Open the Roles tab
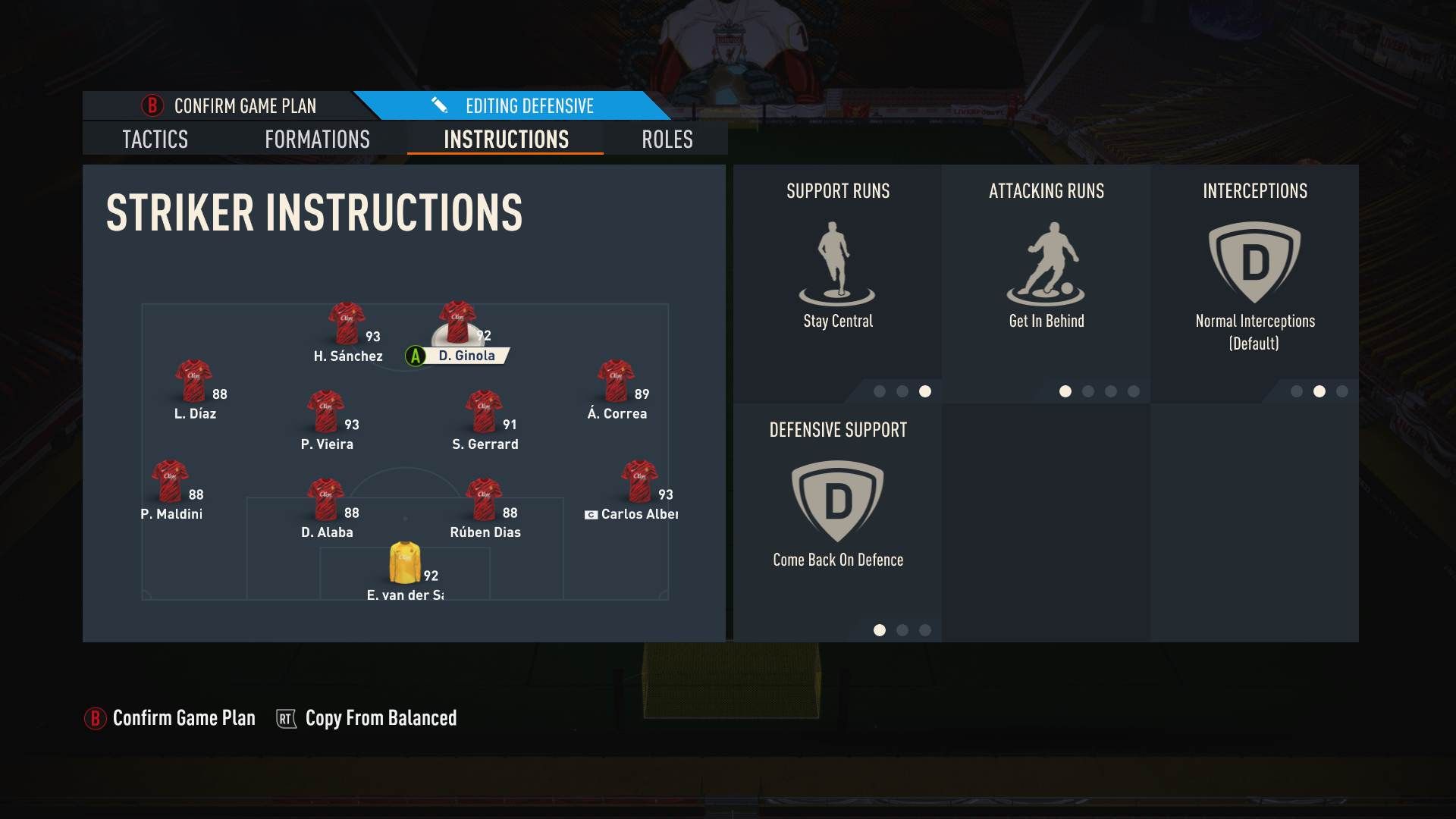 (666, 140)
